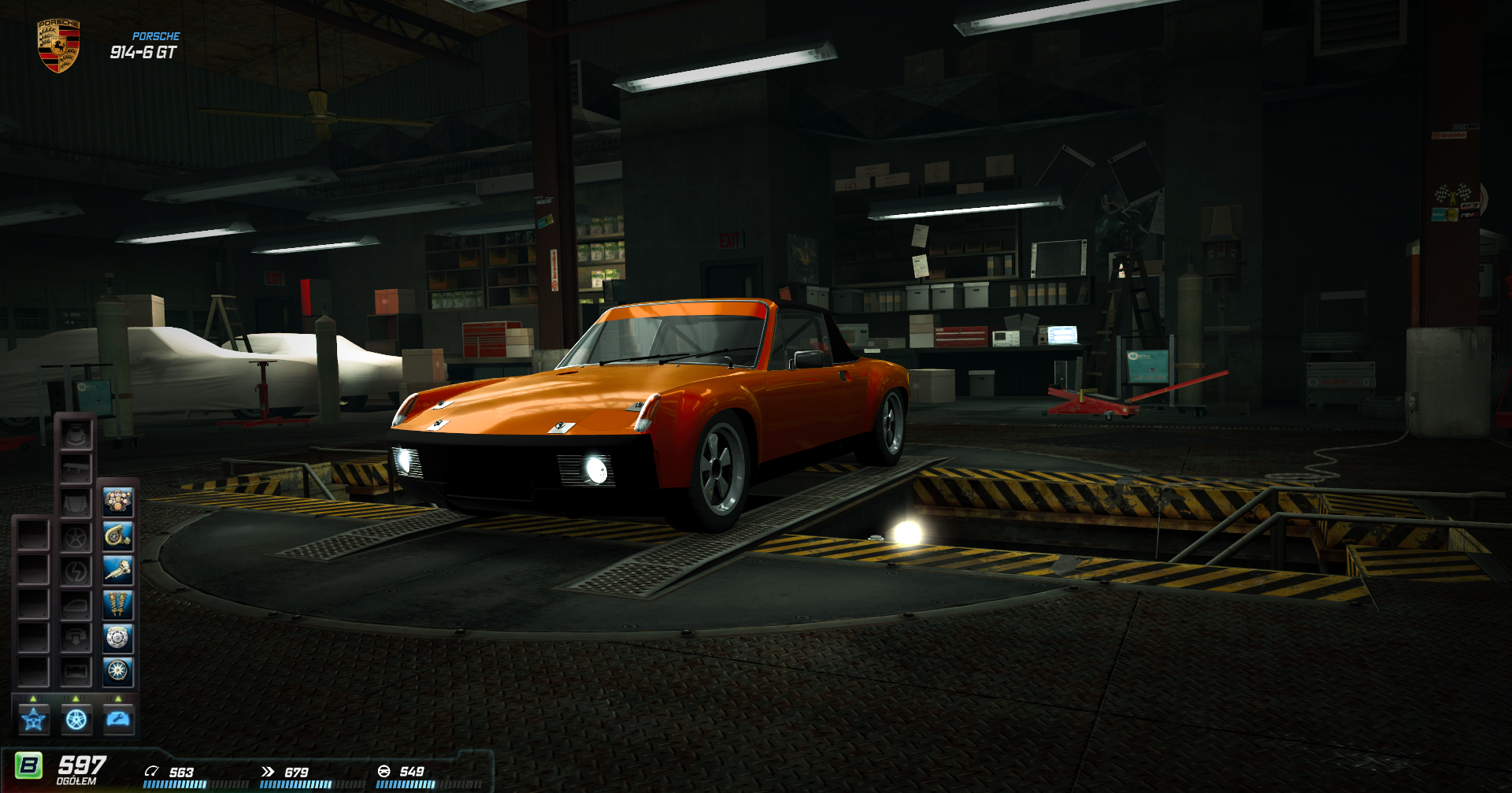Open the skill mods star category
The height and width of the screenshot is (793, 1512).
pyautogui.click(x=34, y=719)
